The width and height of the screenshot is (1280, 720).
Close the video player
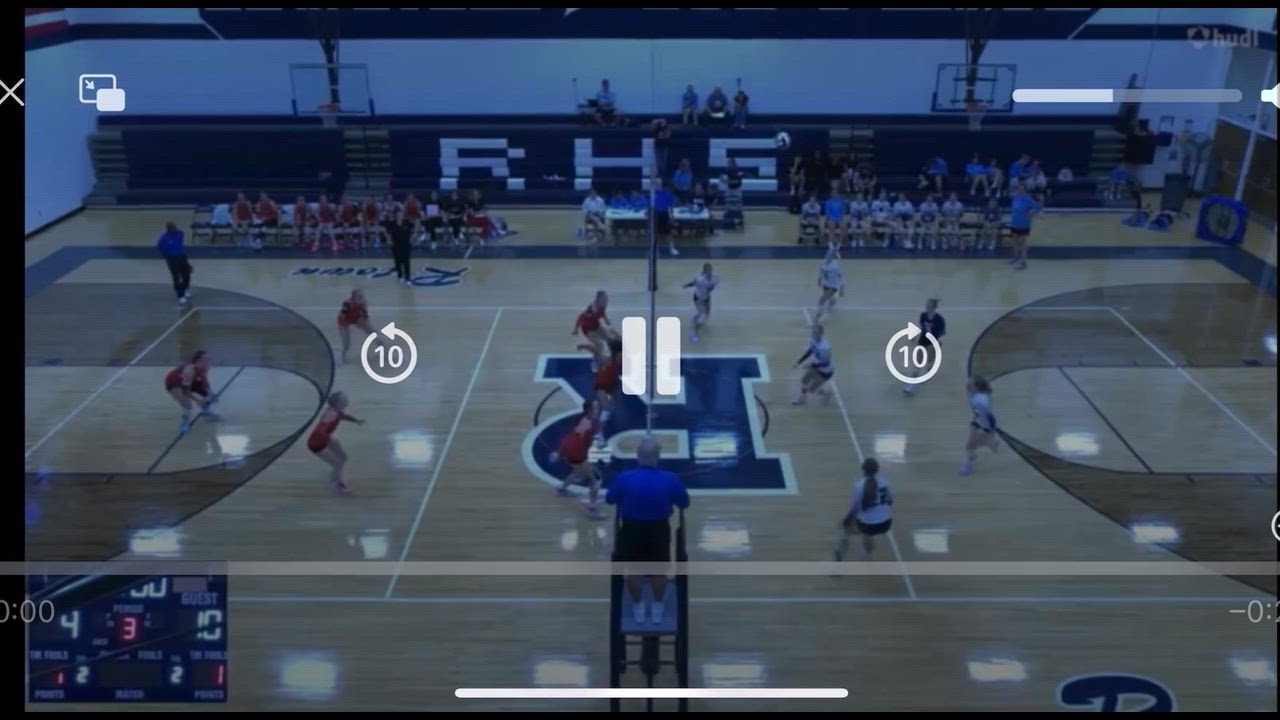[11, 93]
